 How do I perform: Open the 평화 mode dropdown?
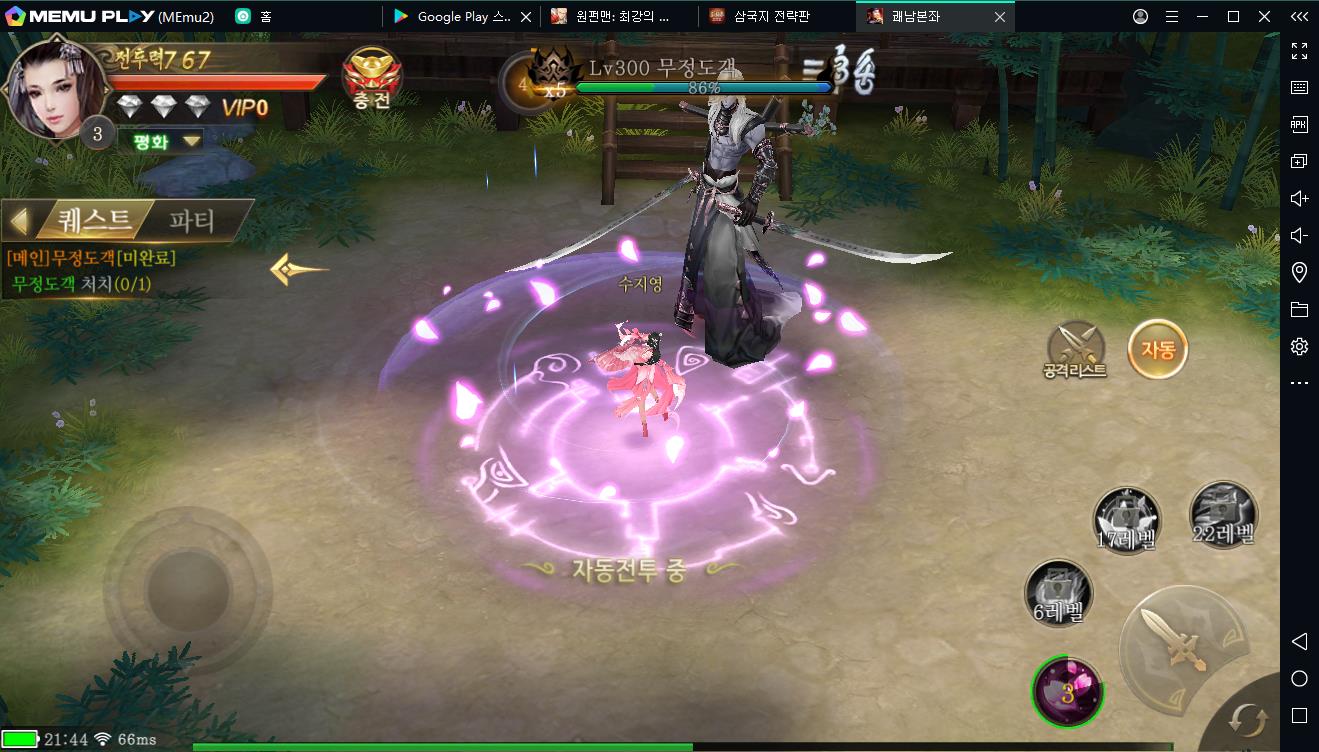click(x=160, y=140)
